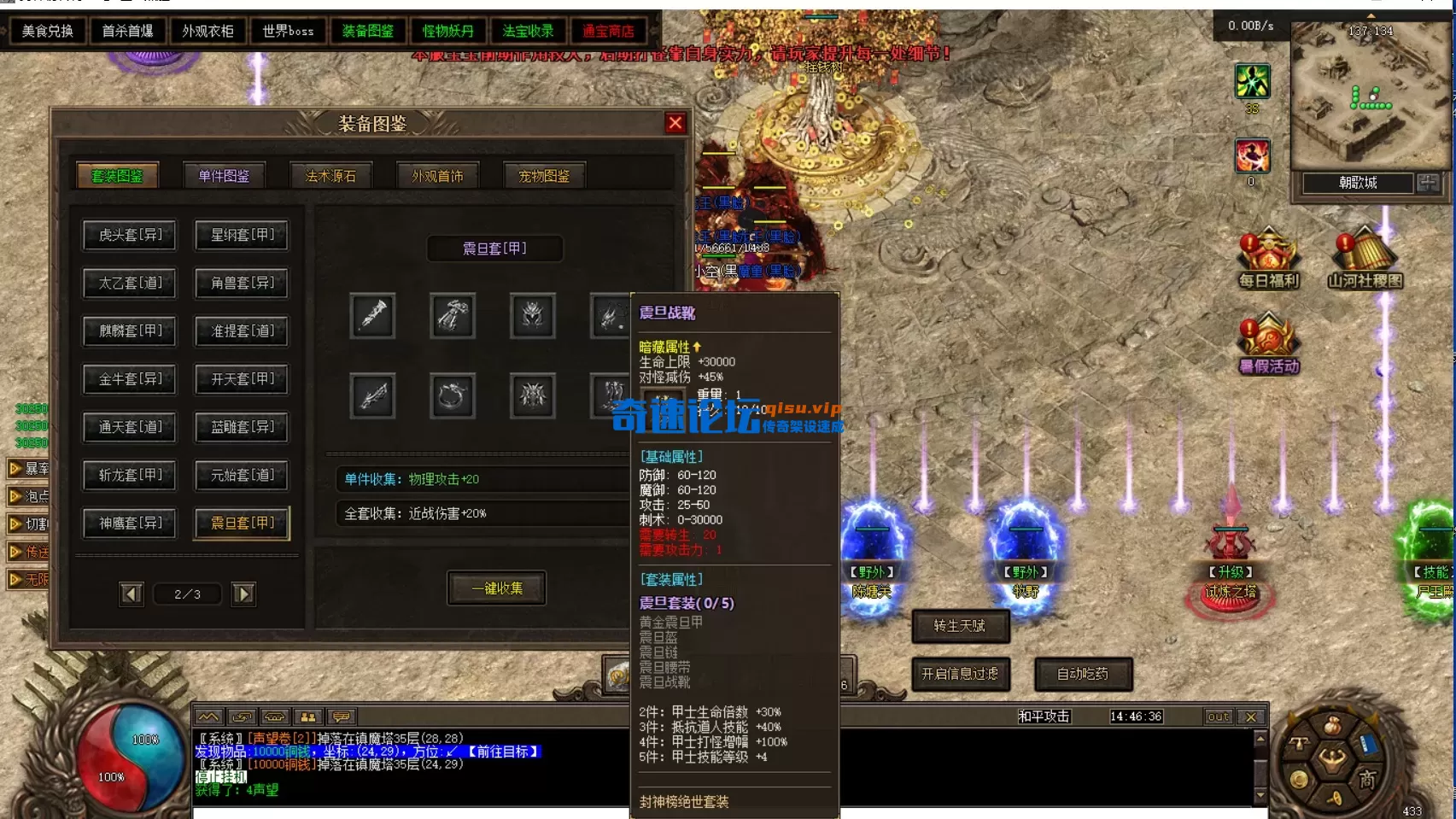Click the two-person icon in the chat toolbar
The image size is (1456, 819).
[307, 717]
